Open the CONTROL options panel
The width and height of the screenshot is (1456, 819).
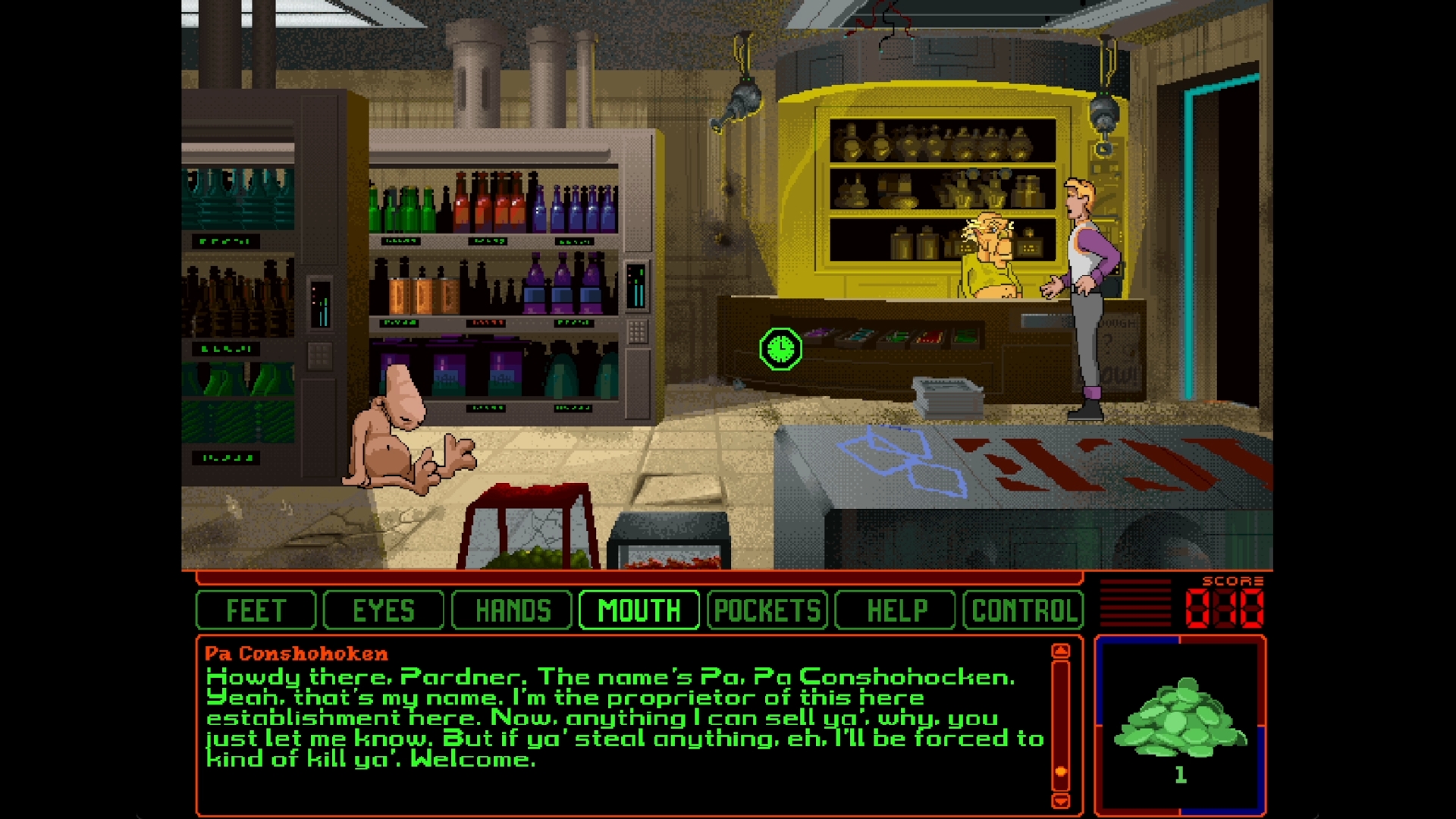tap(1023, 610)
